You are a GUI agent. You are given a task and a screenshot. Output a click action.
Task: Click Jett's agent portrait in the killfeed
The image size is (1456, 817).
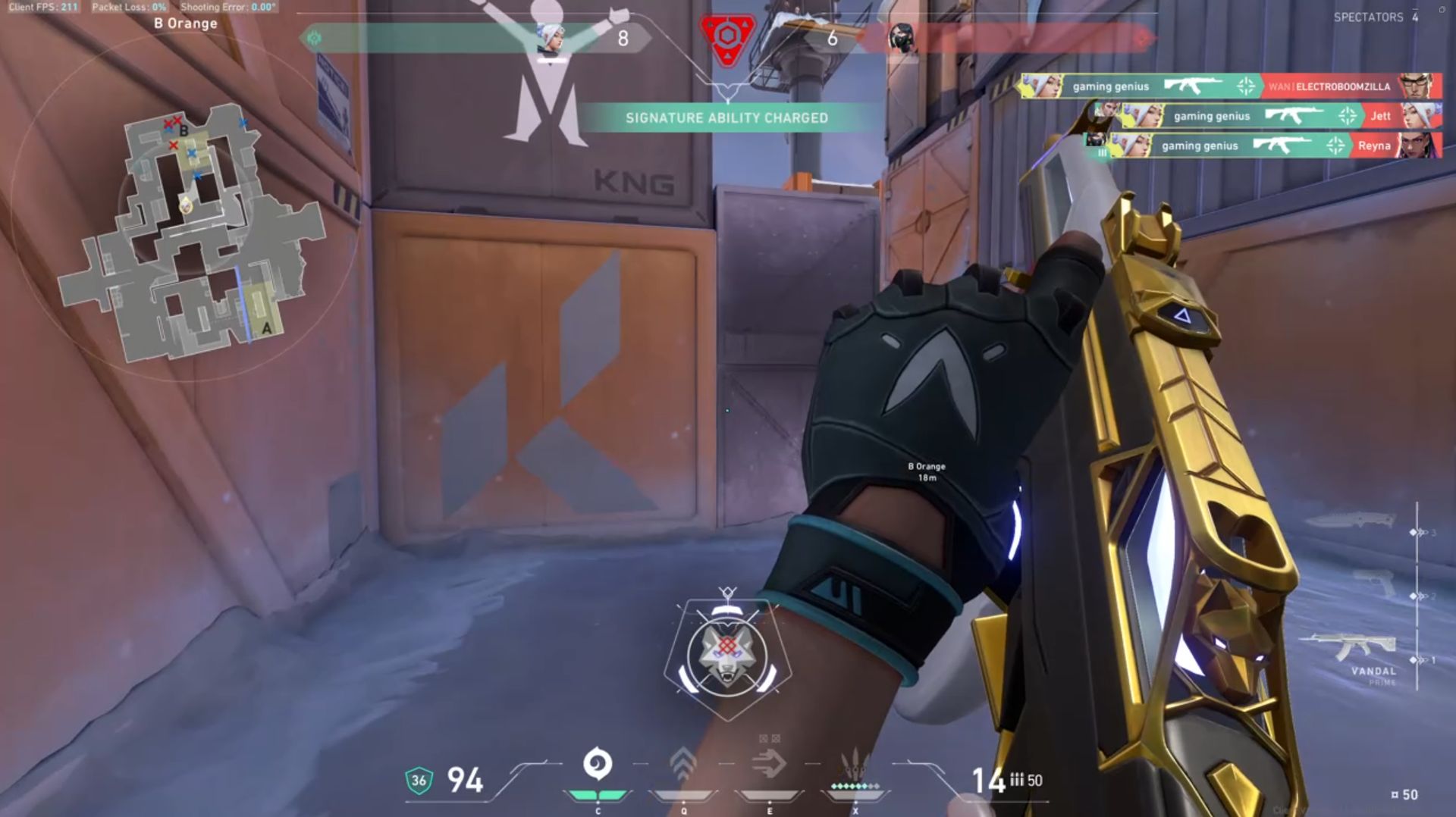pos(1422,116)
